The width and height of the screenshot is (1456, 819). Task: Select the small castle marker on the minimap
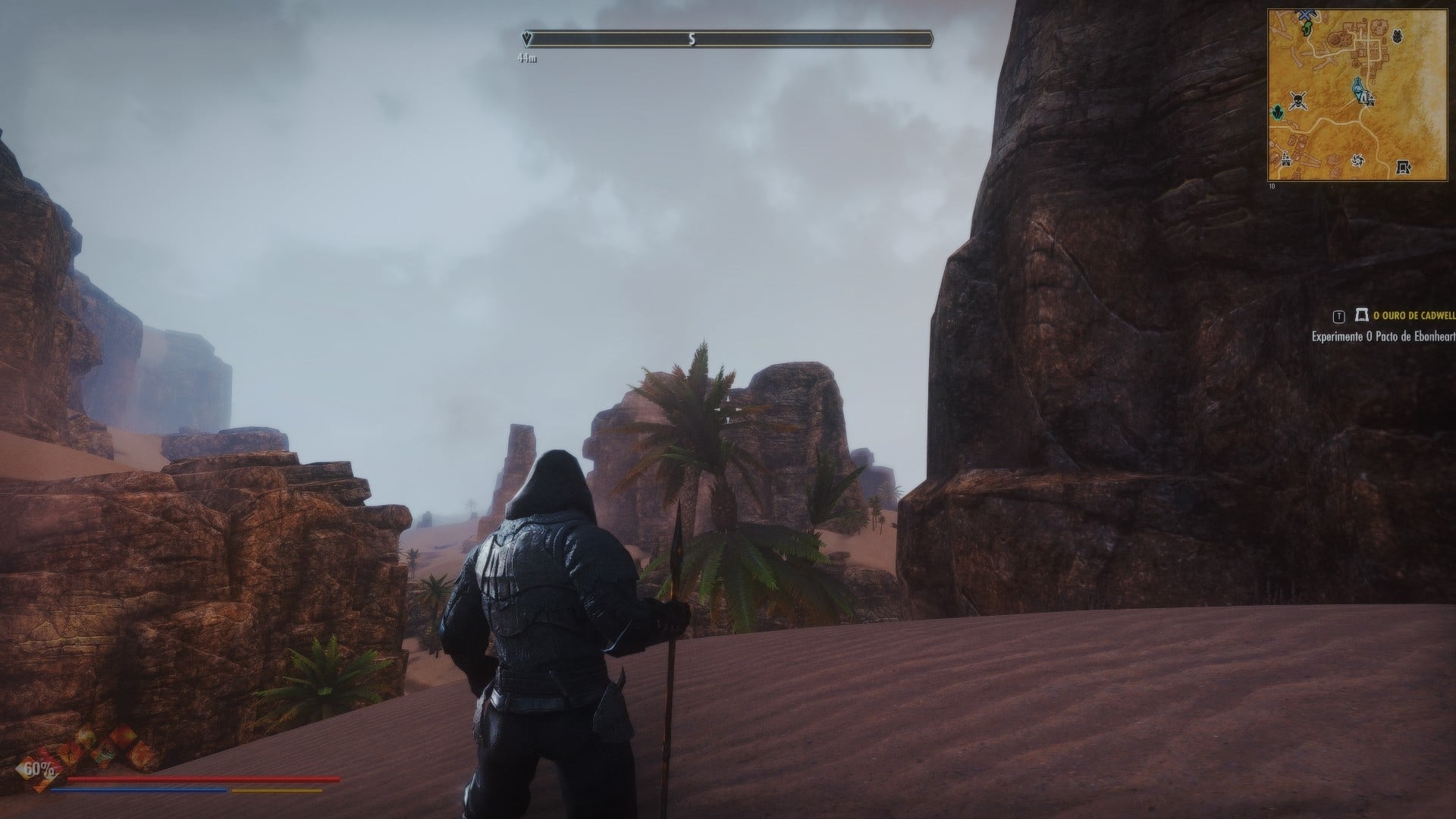point(1286,159)
